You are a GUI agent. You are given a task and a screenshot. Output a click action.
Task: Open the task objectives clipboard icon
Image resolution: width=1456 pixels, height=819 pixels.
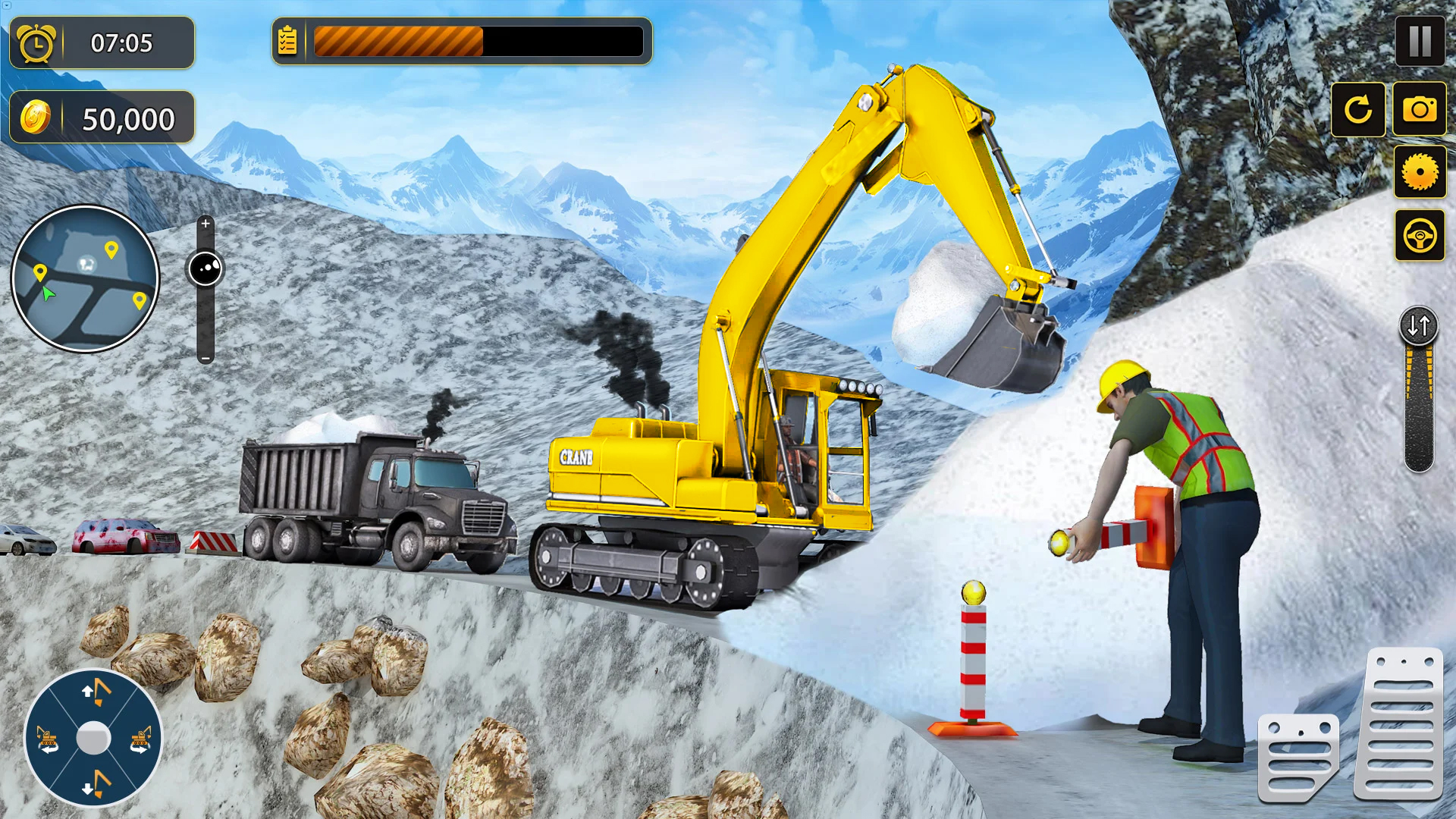click(287, 42)
